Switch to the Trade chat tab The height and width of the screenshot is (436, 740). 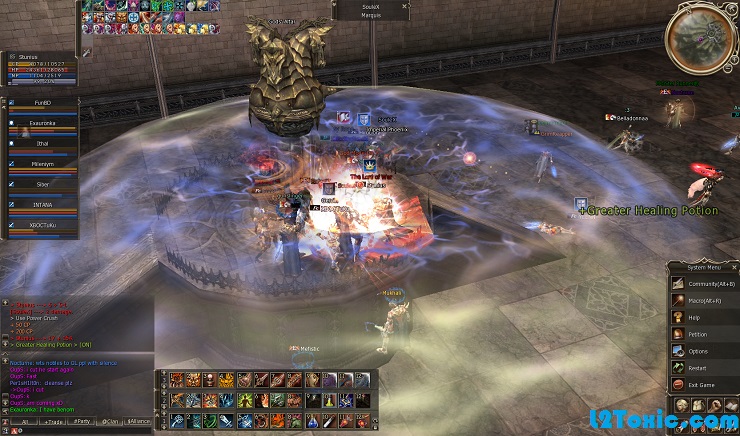point(50,422)
